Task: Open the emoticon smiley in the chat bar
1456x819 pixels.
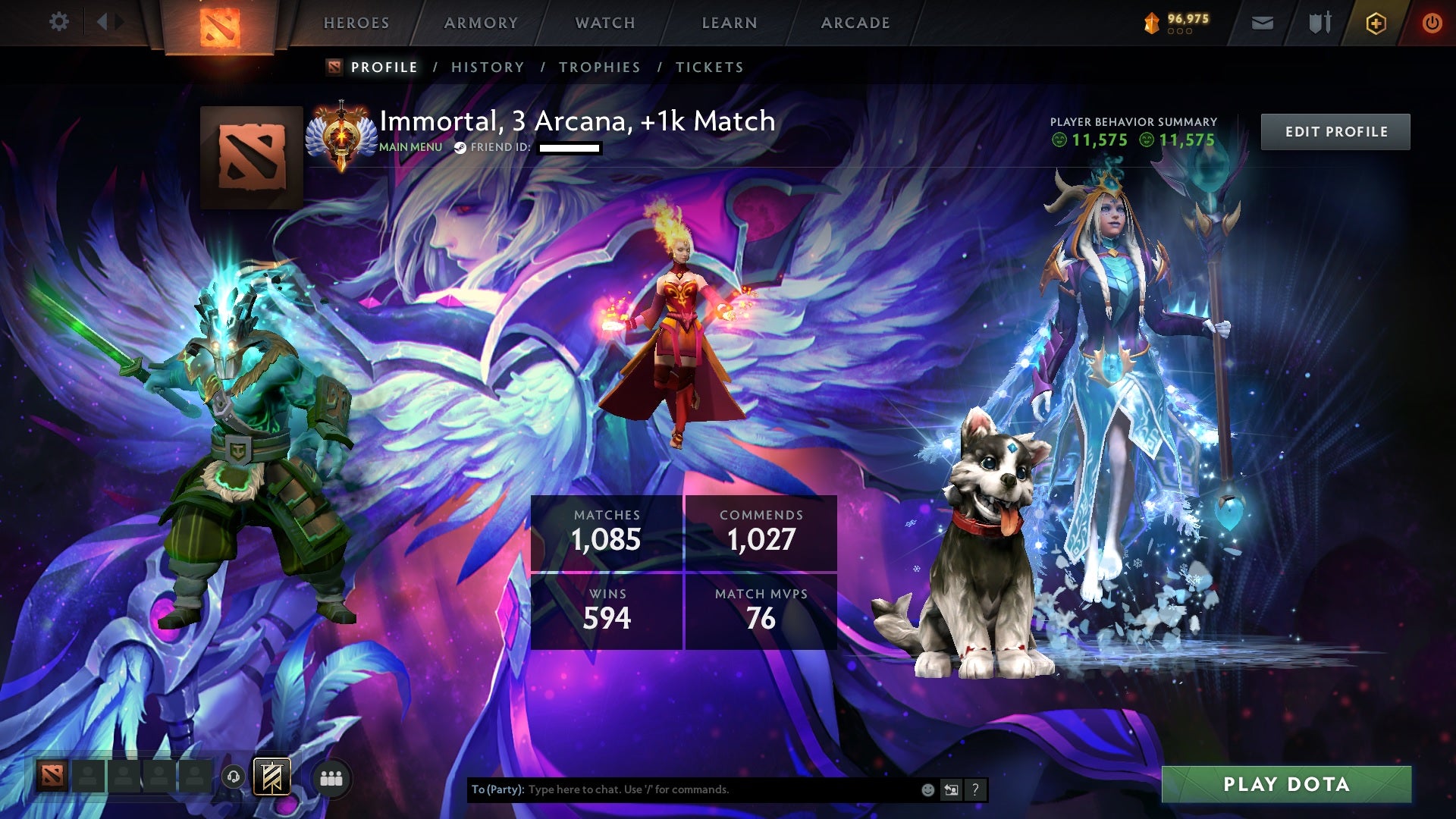Action: (927, 789)
